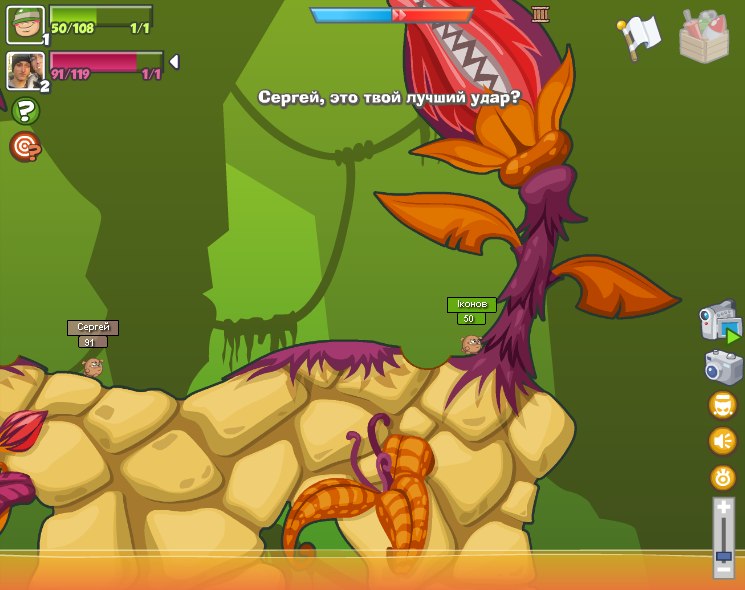This screenshot has height=590, width=745.
Task: Take a screenshot with the photo camera
Action: (723, 367)
